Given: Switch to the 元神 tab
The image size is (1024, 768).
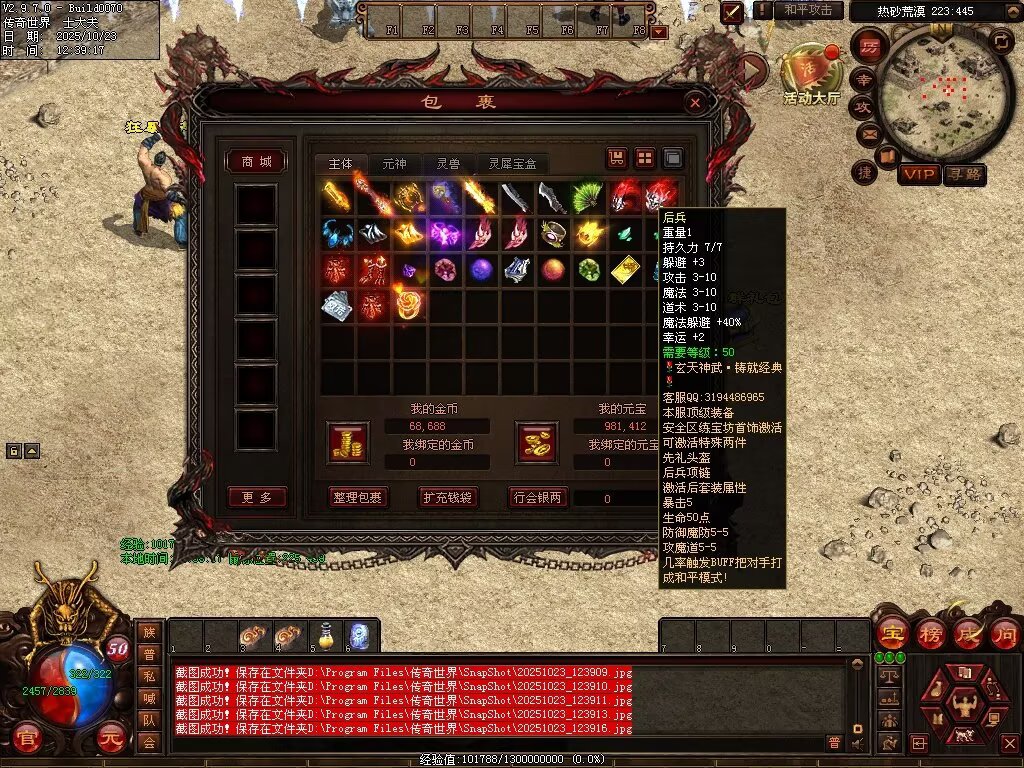Looking at the screenshot, I should (394, 164).
